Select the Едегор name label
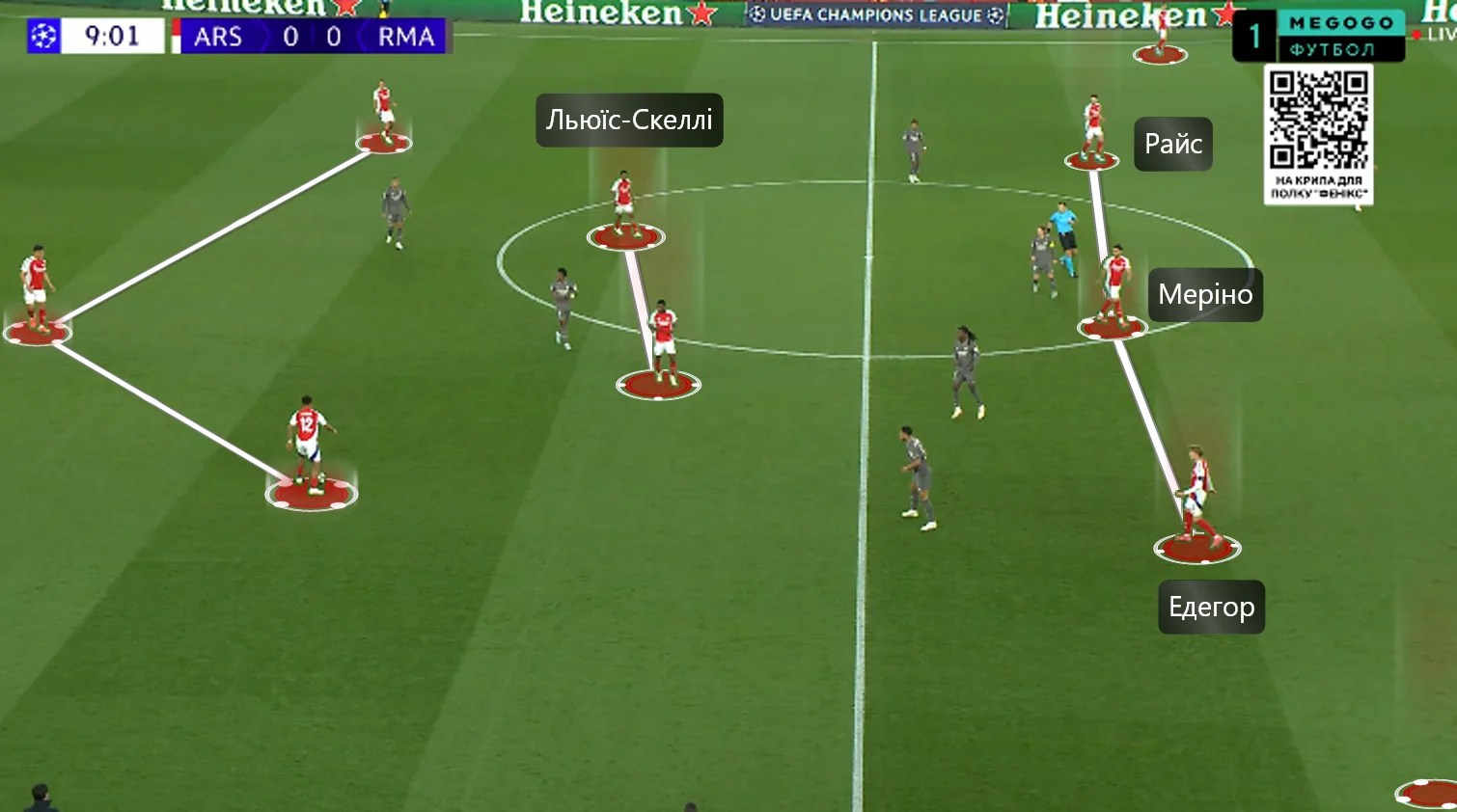The width and height of the screenshot is (1457, 812). coord(1211,608)
